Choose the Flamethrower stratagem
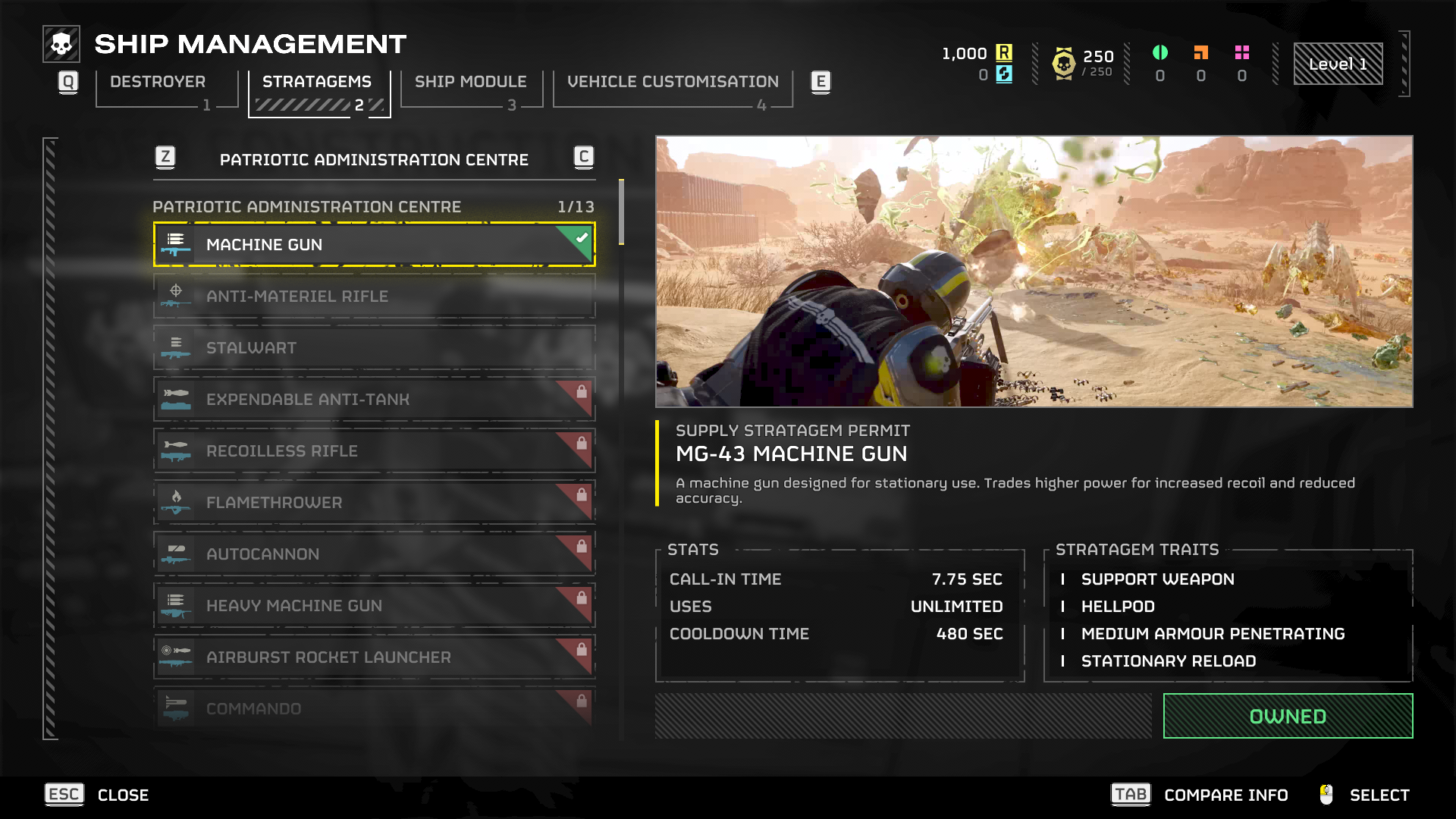Image resolution: width=1456 pixels, height=819 pixels. [x=374, y=503]
